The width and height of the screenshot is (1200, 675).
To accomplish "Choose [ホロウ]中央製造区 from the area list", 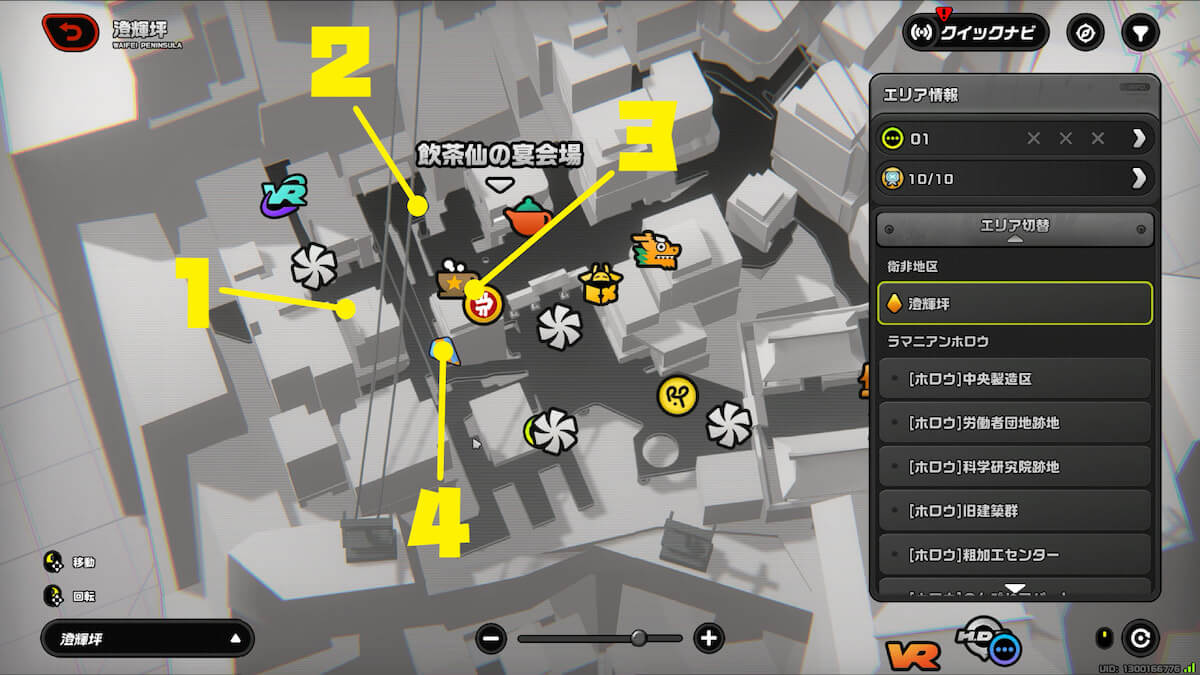I will [1014, 379].
